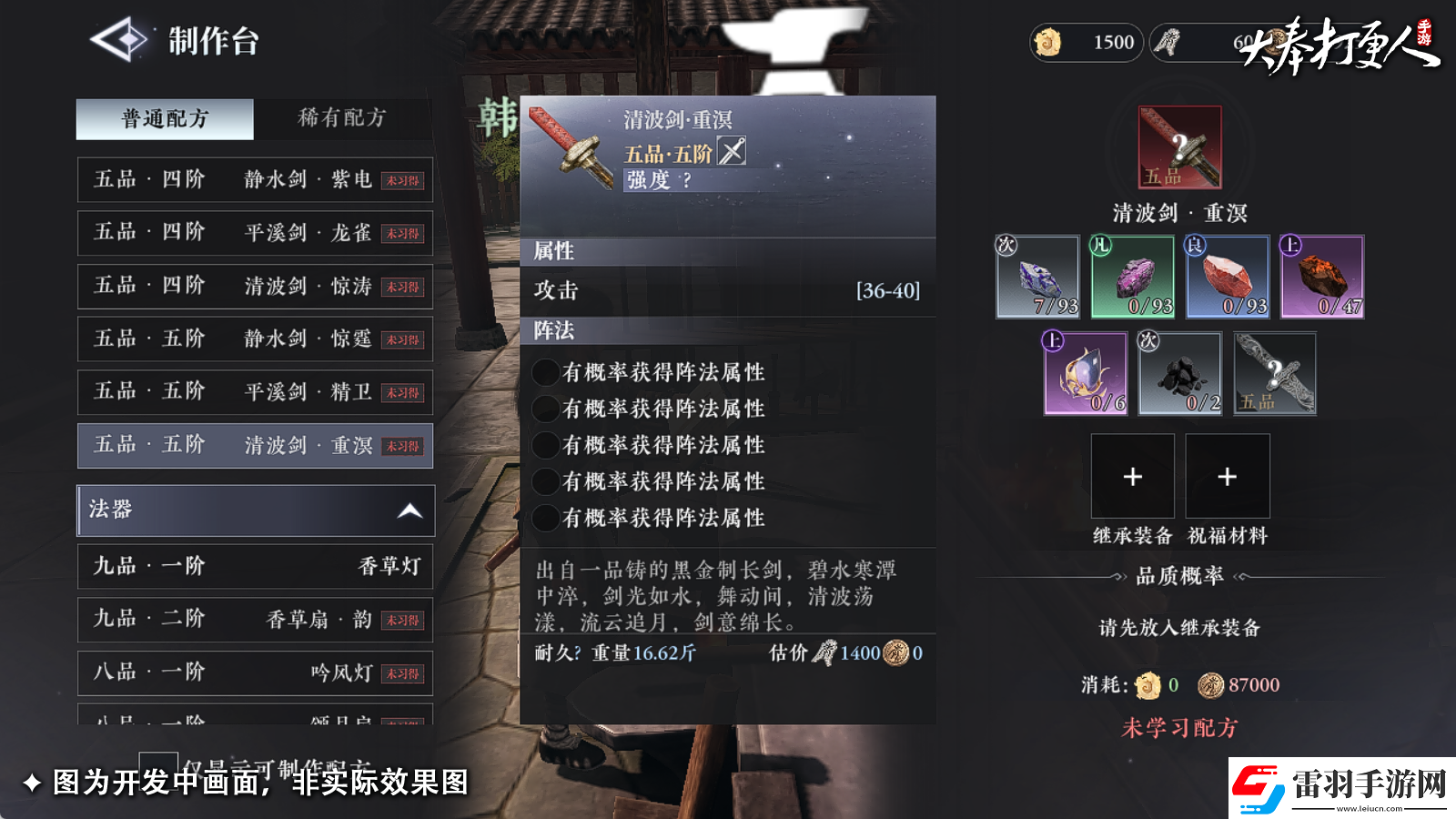Screen dimensions: 1456x819
Task: Select the 普通配方 tab
Action: point(164,117)
